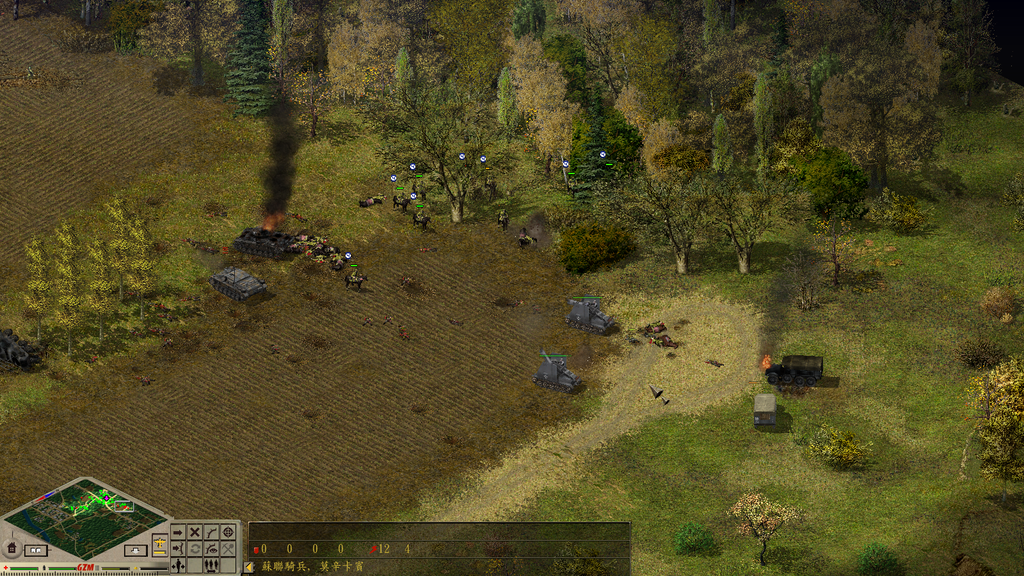Select the curved route movement command

[x=211, y=532]
